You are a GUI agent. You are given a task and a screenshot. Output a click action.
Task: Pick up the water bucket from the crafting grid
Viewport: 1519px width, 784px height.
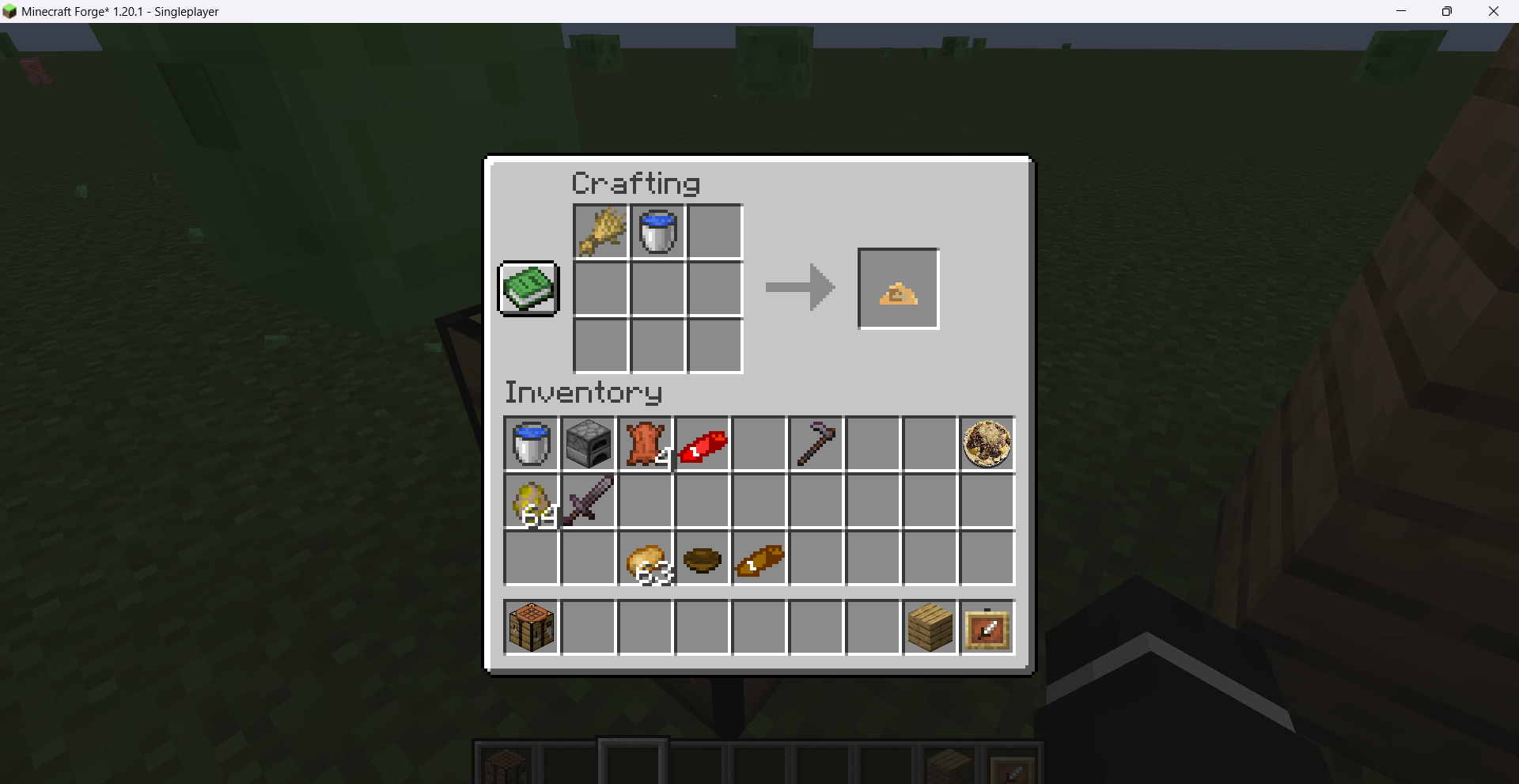click(657, 231)
